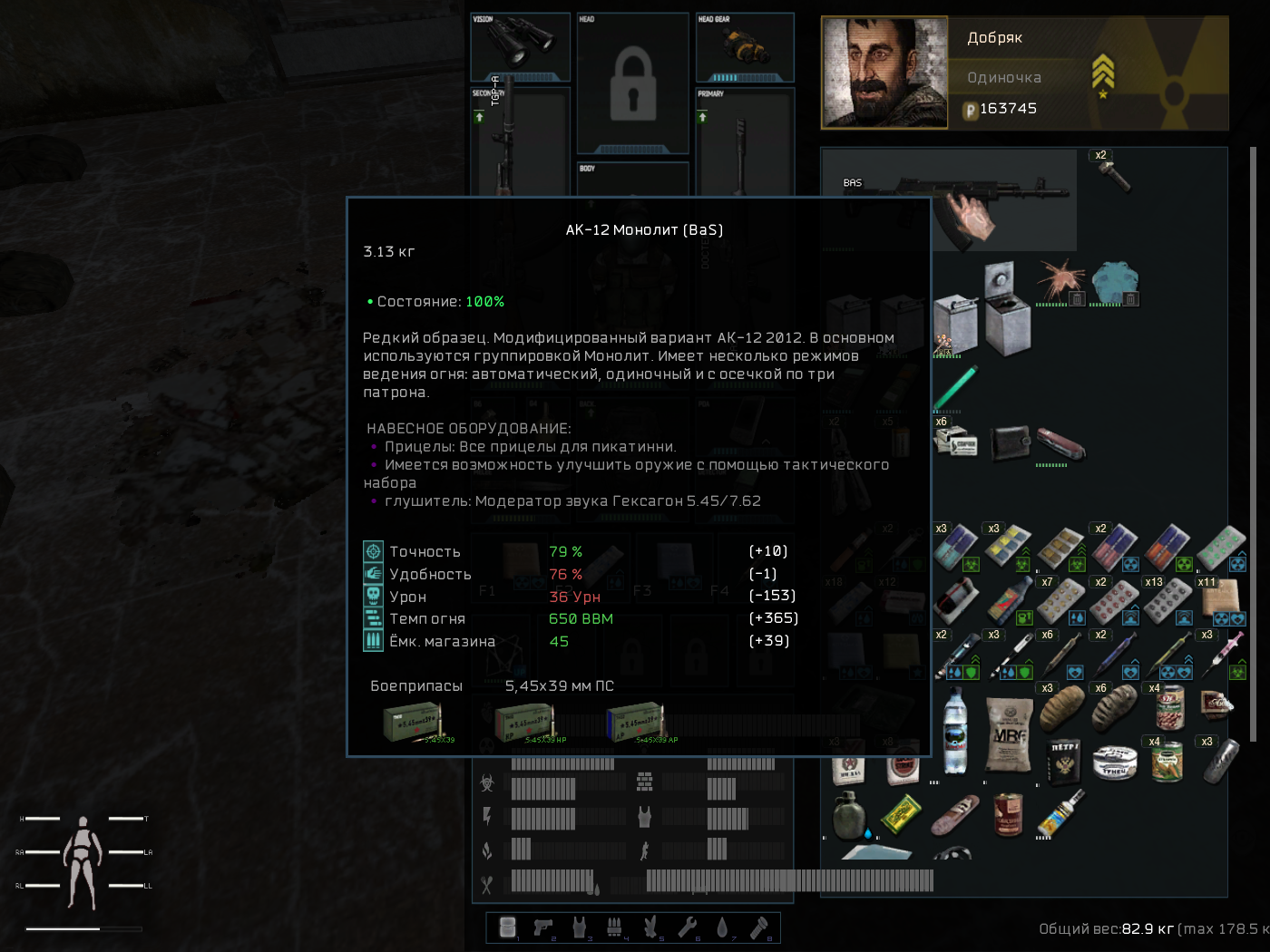The image size is (1270, 952).
Task: Click the vodka bottle in inventory
Action: tap(1062, 812)
